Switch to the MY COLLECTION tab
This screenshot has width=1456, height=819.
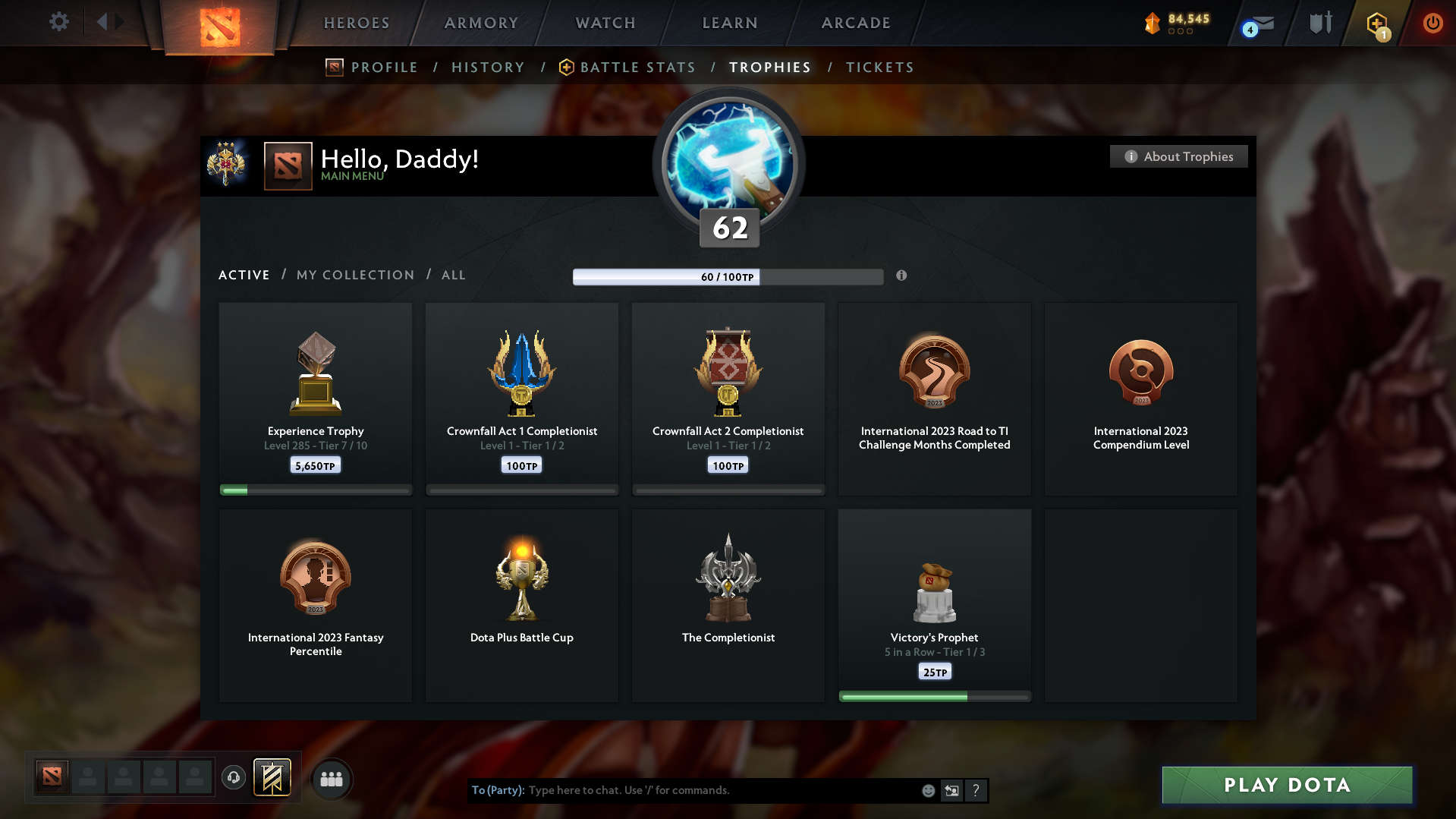click(354, 275)
